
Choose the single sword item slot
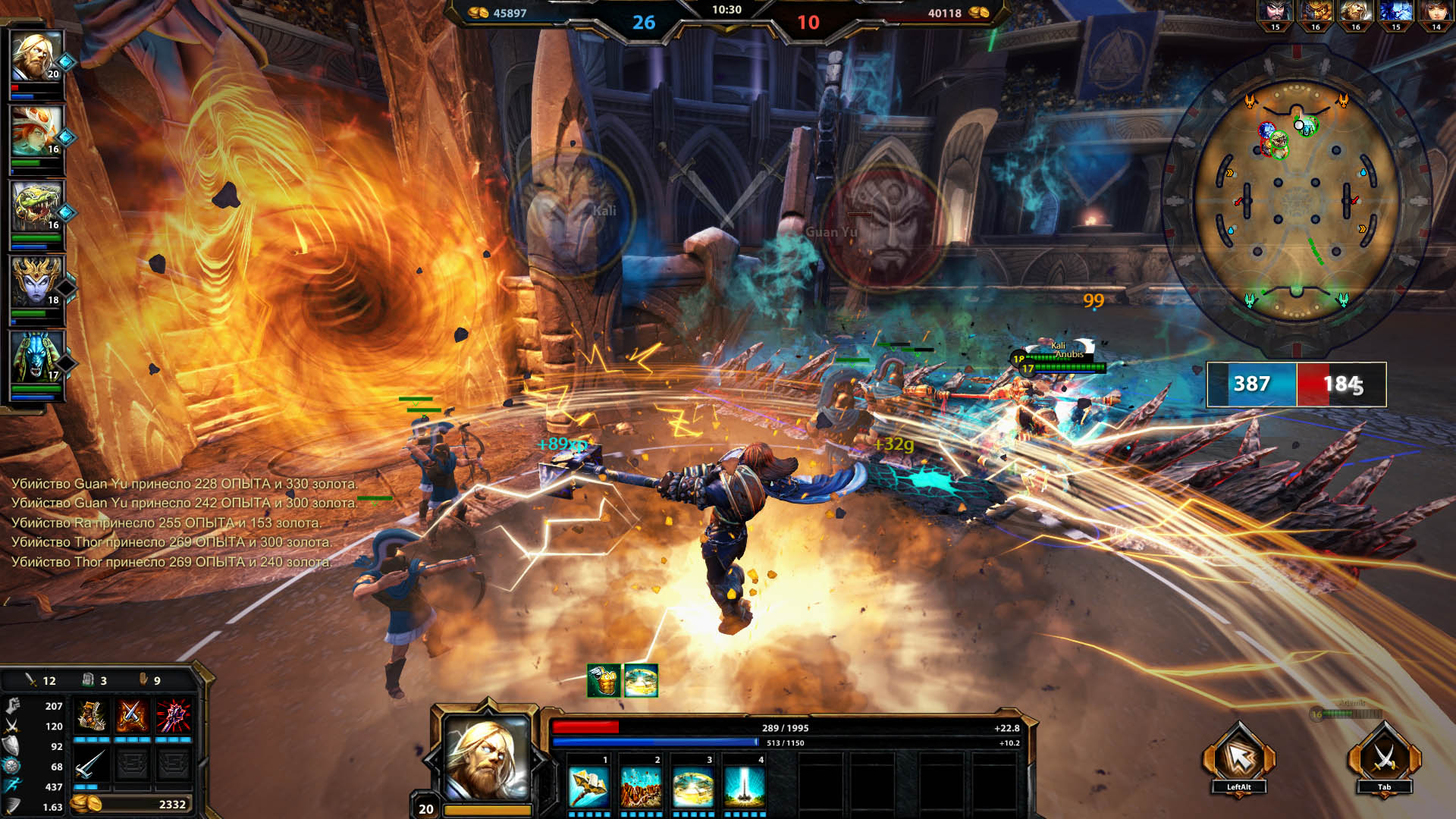point(91,764)
